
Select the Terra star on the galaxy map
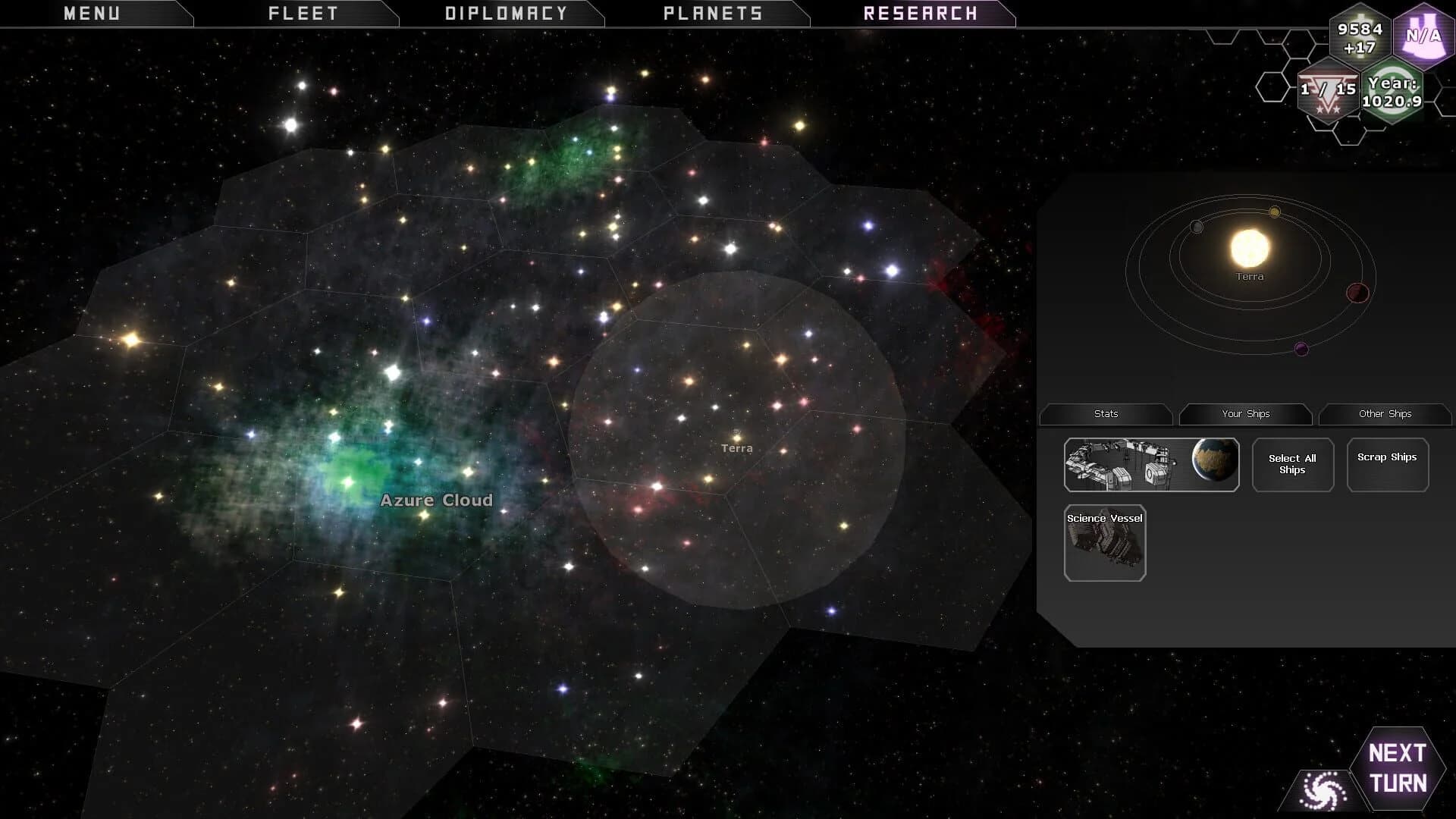point(736,438)
